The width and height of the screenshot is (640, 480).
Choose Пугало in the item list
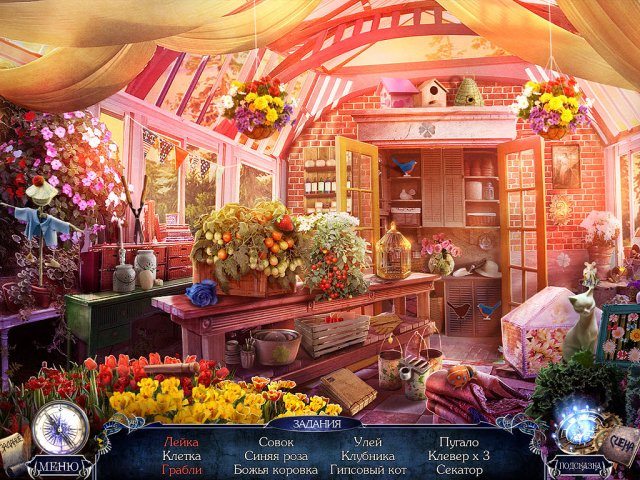pos(459,441)
